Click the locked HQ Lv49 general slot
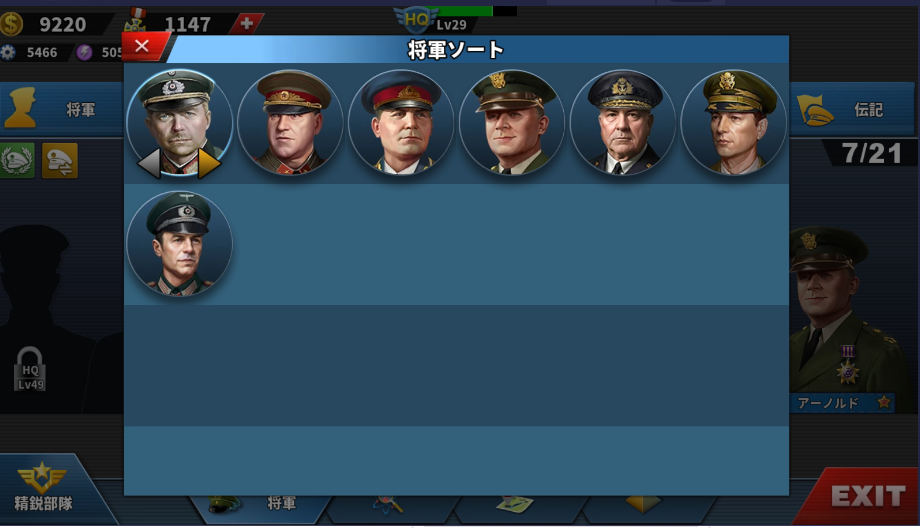The width and height of the screenshot is (920, 528). (x=30, y=368)
